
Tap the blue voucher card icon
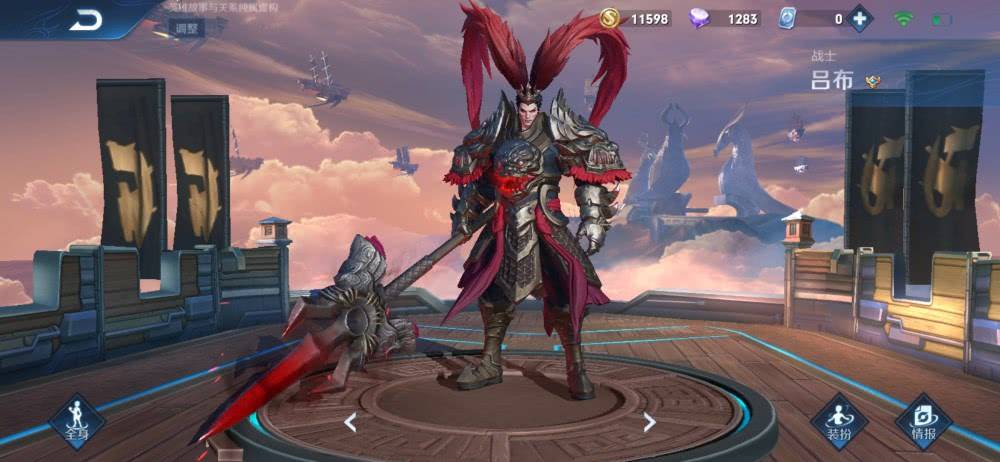click(788, 18)
